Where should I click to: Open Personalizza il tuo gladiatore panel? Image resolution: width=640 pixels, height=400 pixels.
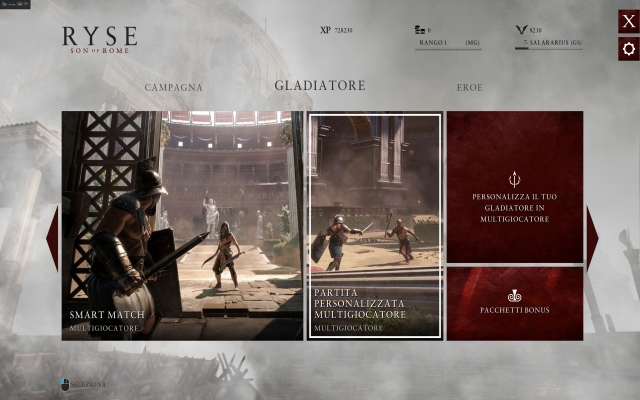click(x=514, y=187)
